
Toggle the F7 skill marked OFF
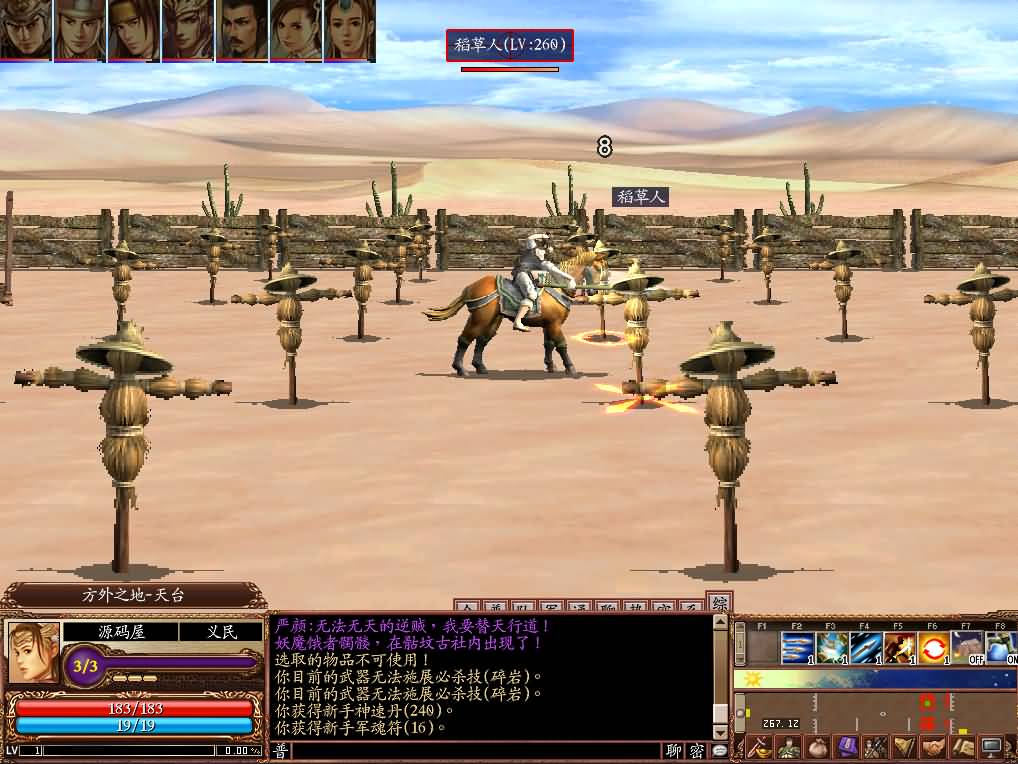point(968,648)
